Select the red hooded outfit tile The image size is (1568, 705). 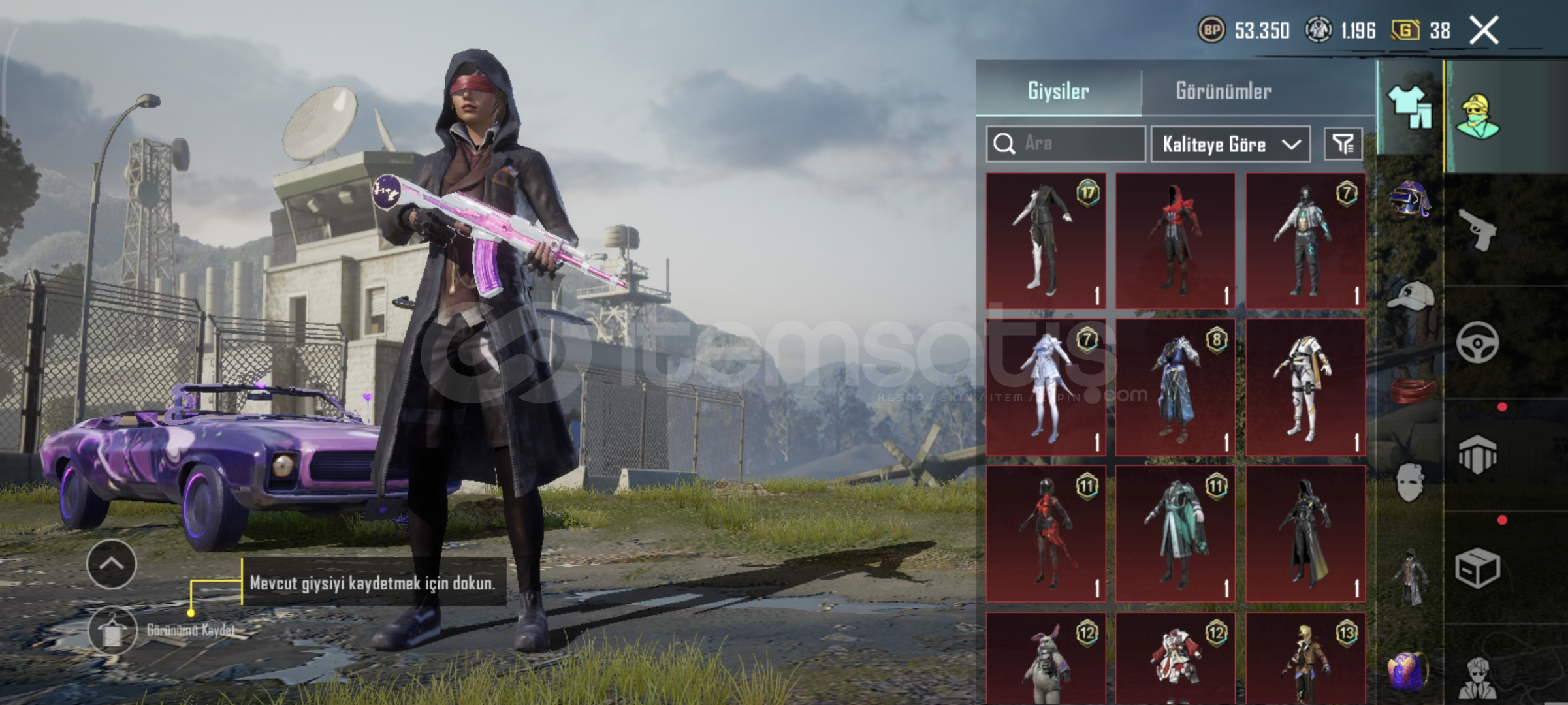1175,240
